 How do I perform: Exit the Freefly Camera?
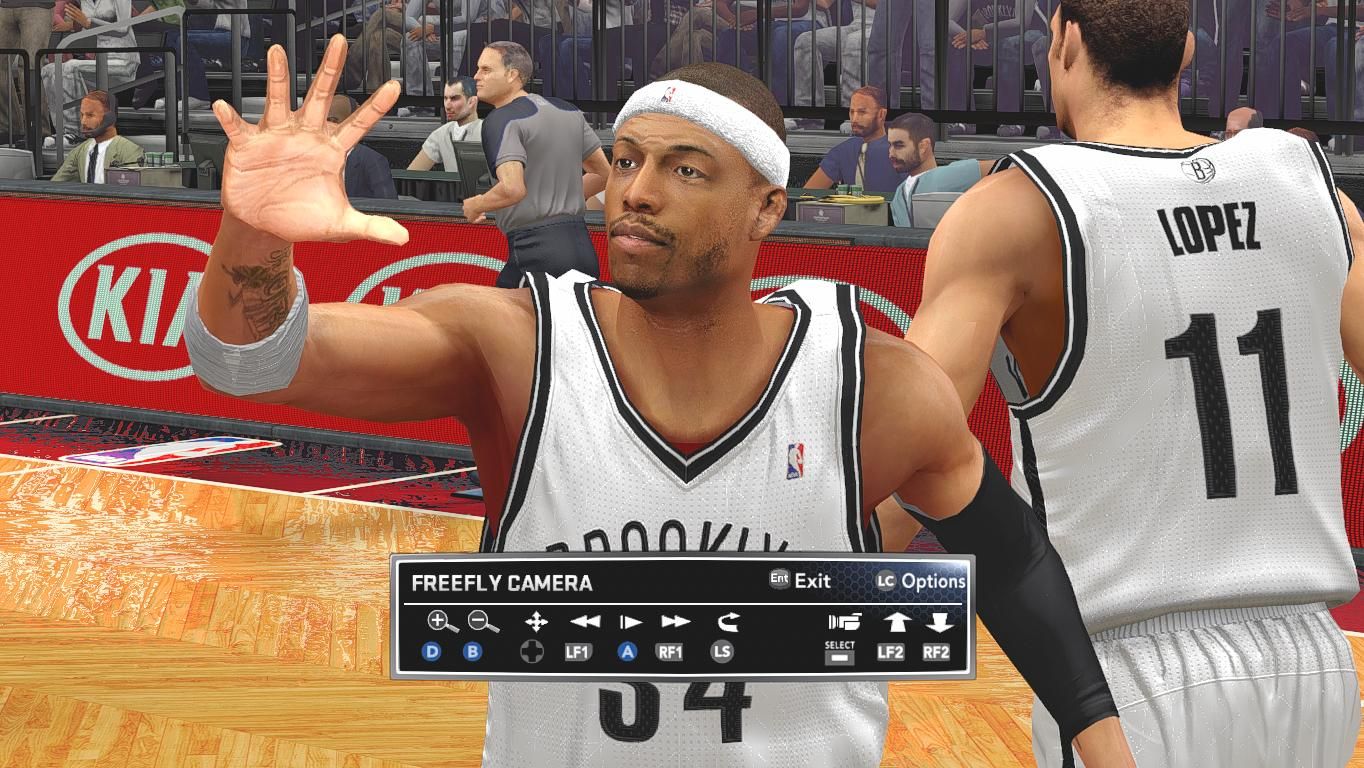point(801,580)
